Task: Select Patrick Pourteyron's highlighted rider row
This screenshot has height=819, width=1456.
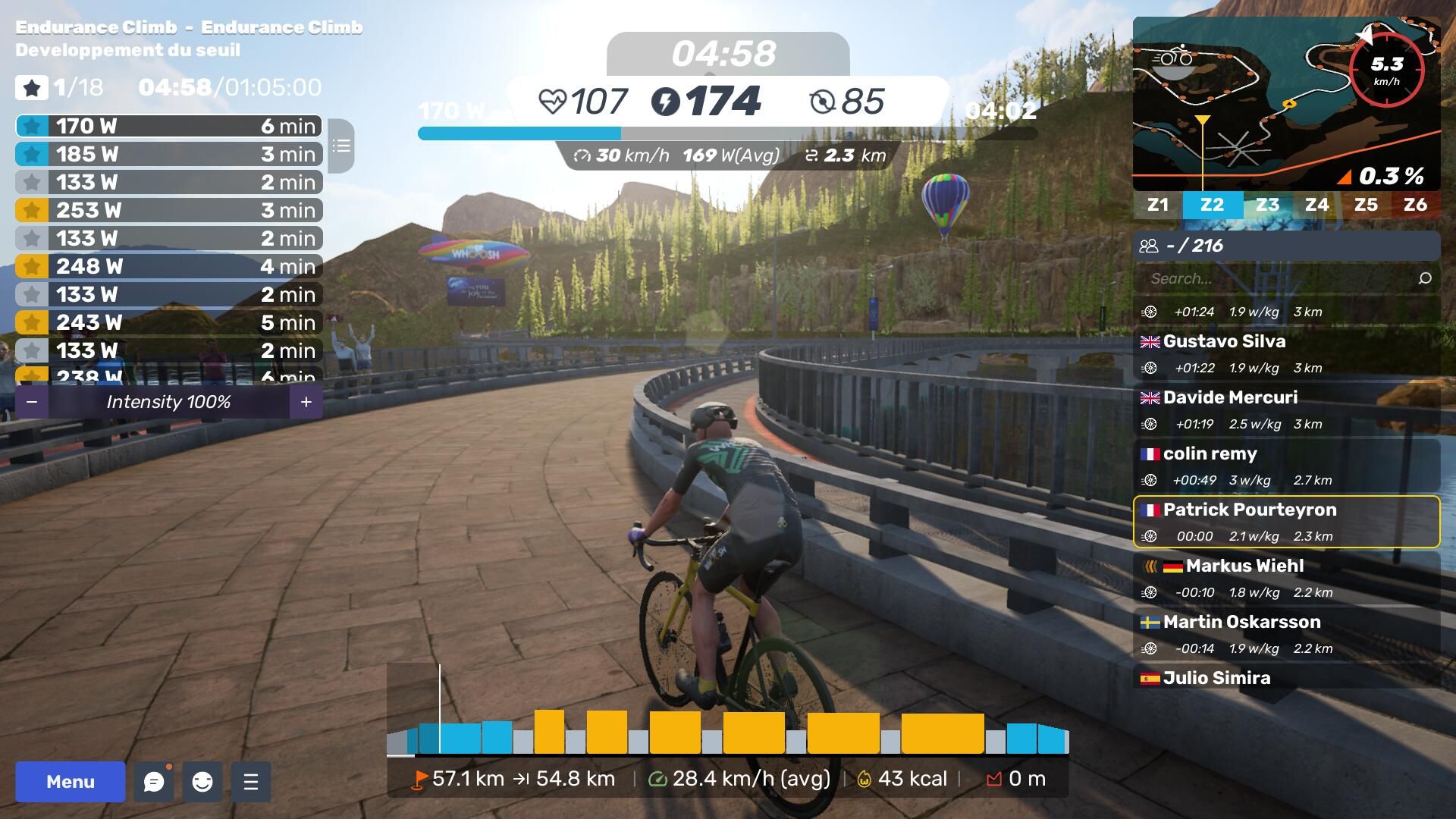Action: pos(1286,522)
